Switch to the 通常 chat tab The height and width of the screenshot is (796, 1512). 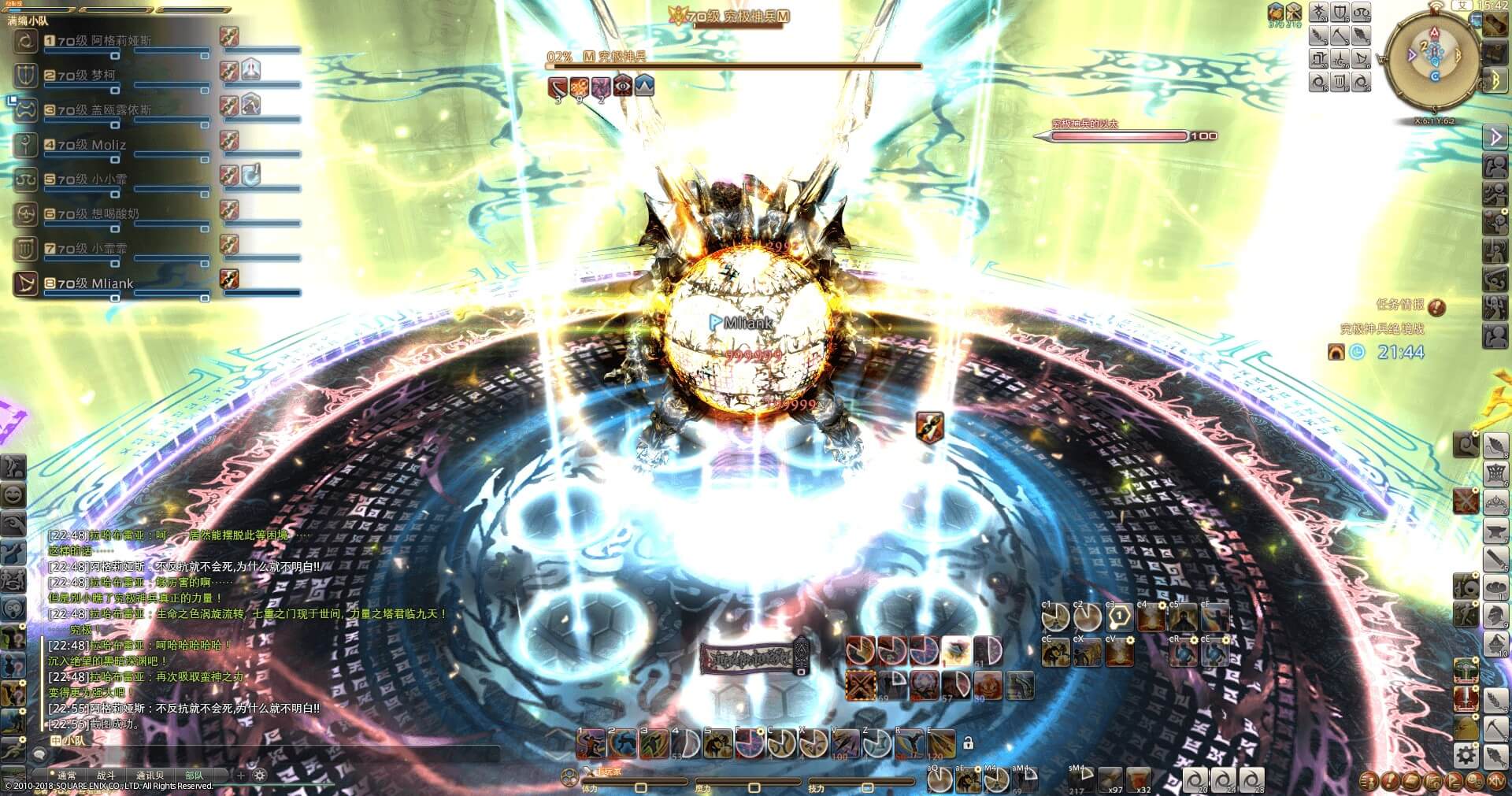tap(67, 776)
